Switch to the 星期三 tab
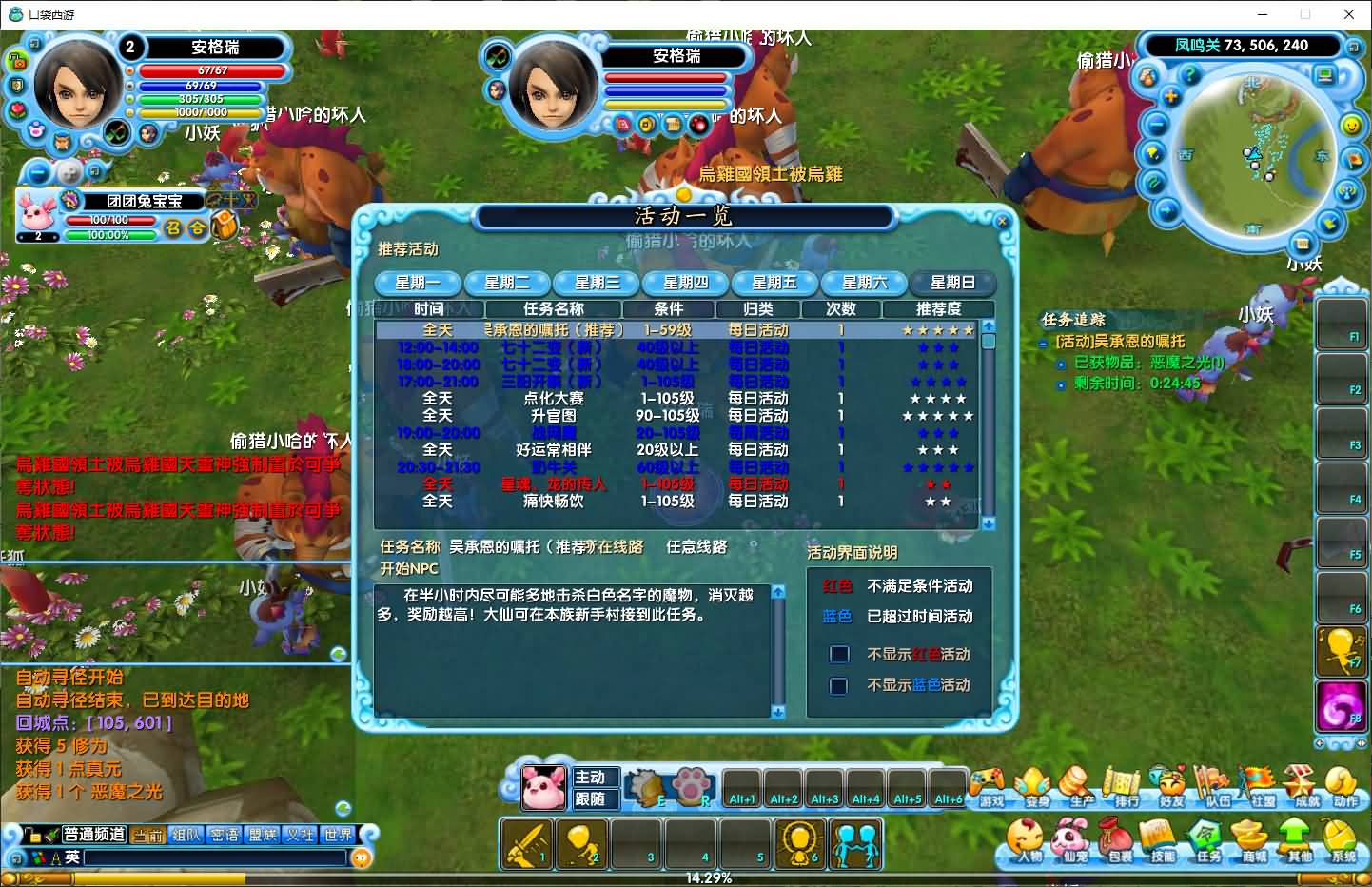The height and width of the screenshot is (887, 1372). [597, 283]
